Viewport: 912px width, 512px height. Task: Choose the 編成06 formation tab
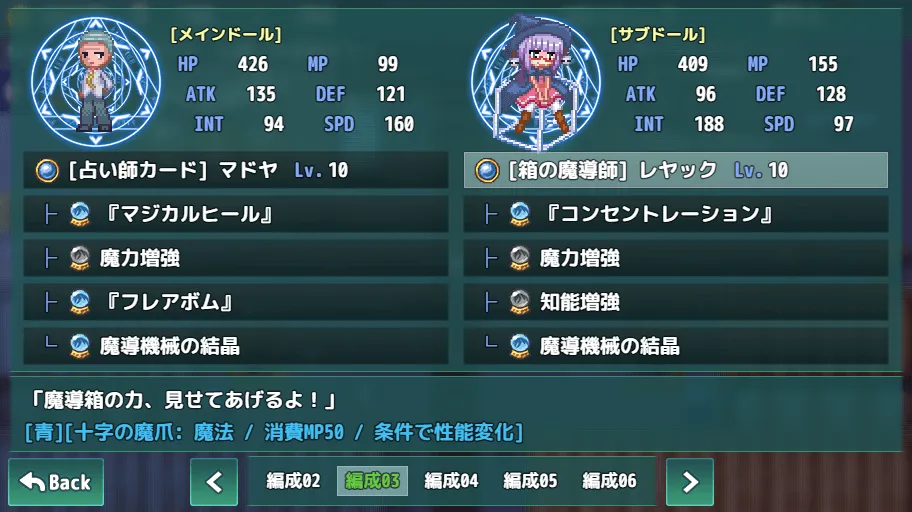pos(609,482)
